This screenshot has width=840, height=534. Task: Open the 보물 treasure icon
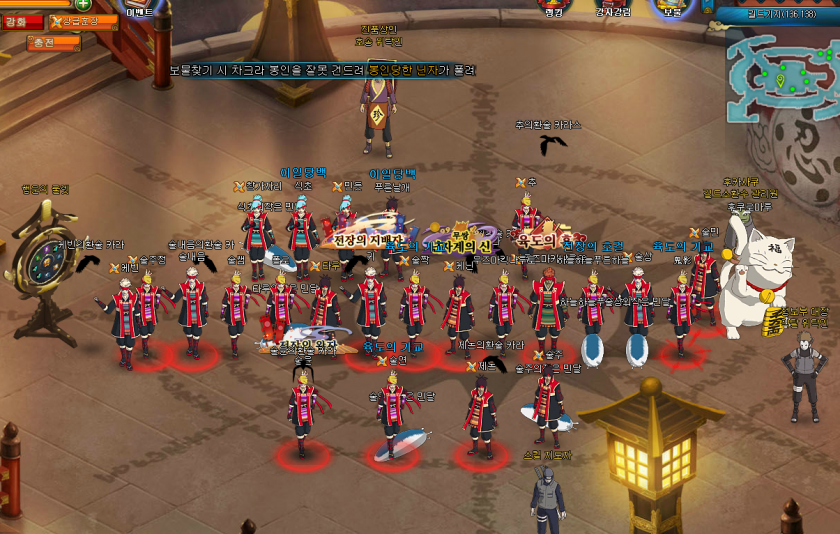[x=673, y=8]
